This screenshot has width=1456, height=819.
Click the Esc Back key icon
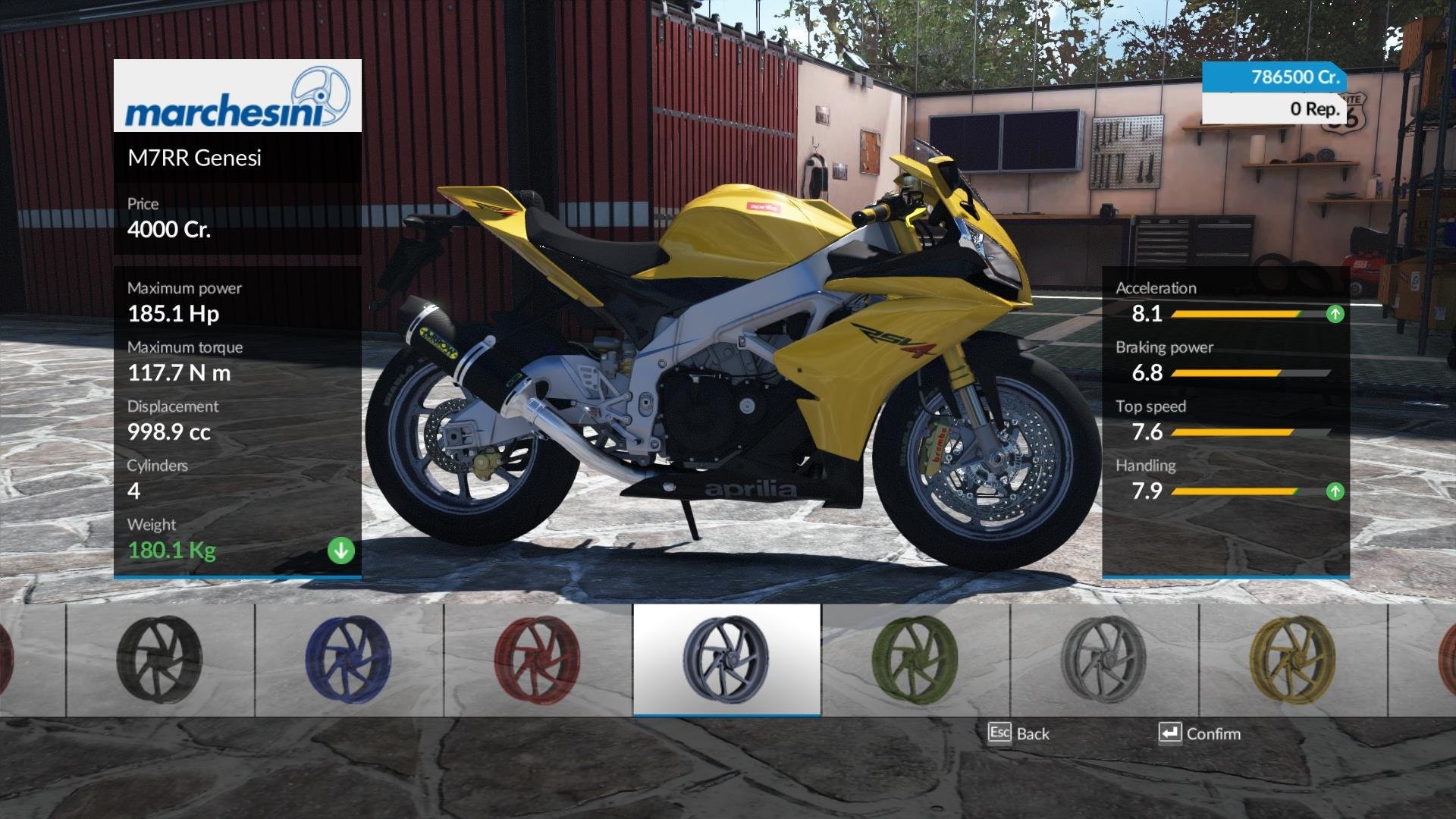[1001, 733]
